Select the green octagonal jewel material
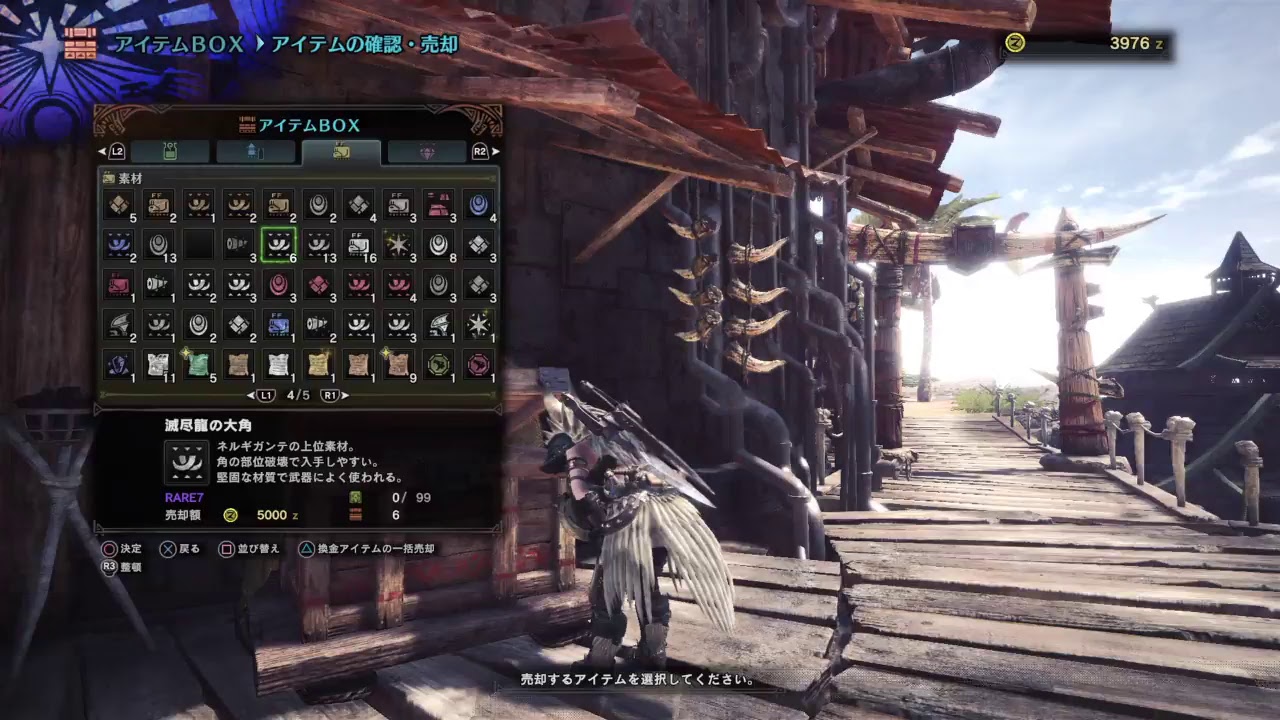This screenshot has width=1280, height=720. point(439,364)
